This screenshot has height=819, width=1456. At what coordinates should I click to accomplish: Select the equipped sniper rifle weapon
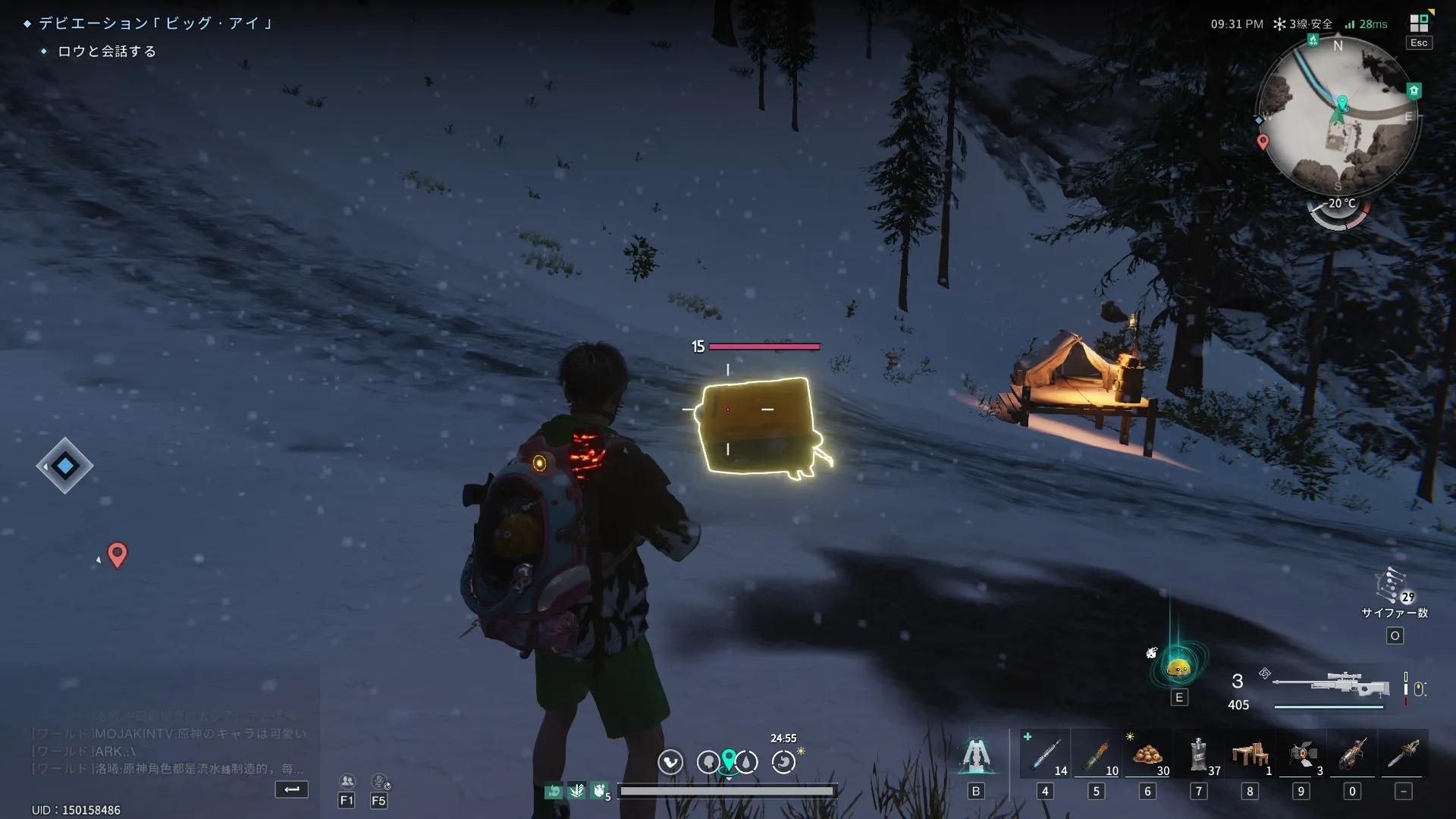pos(1331,685)
